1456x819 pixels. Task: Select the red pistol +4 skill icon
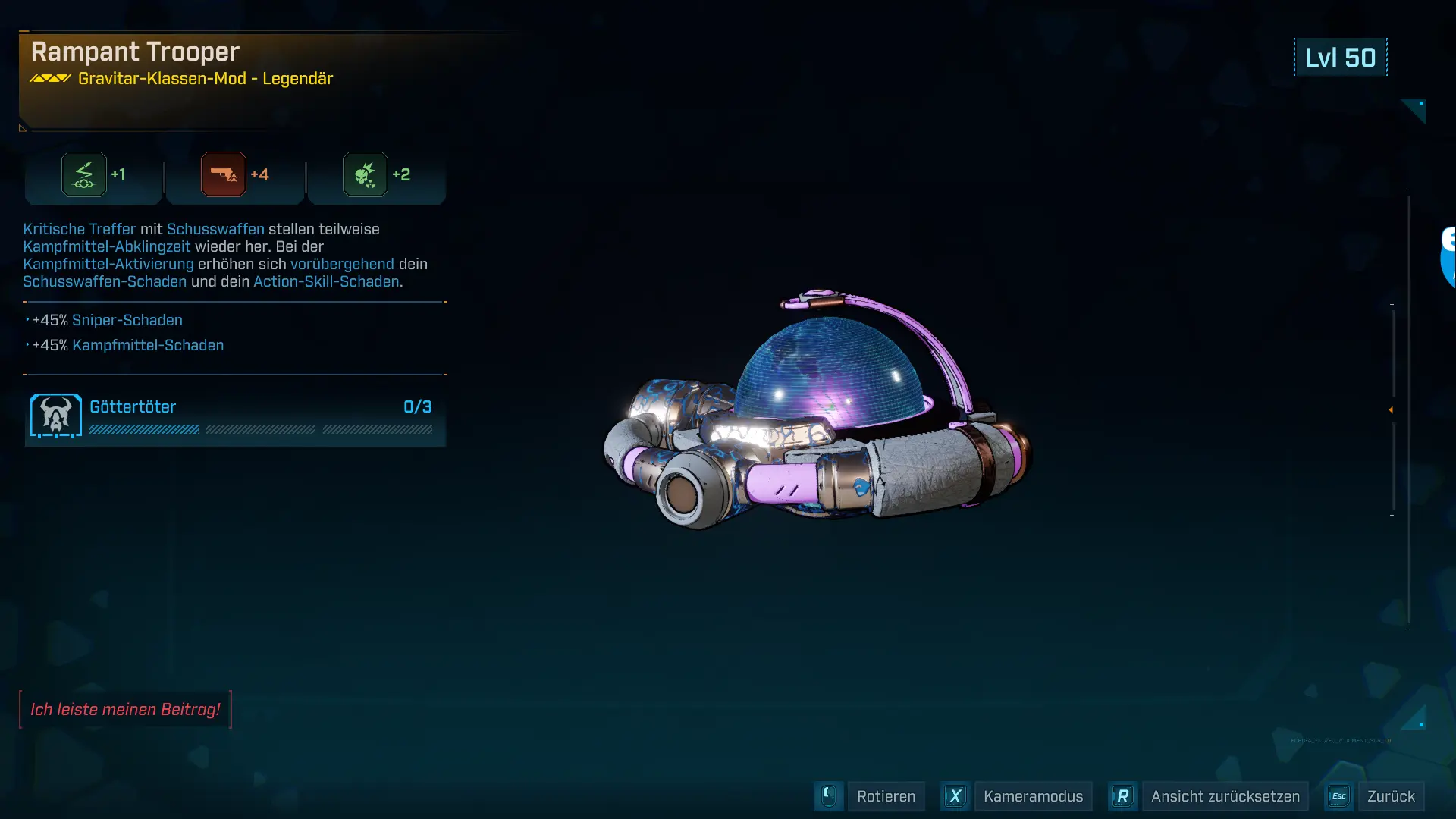tap(224, 174)
